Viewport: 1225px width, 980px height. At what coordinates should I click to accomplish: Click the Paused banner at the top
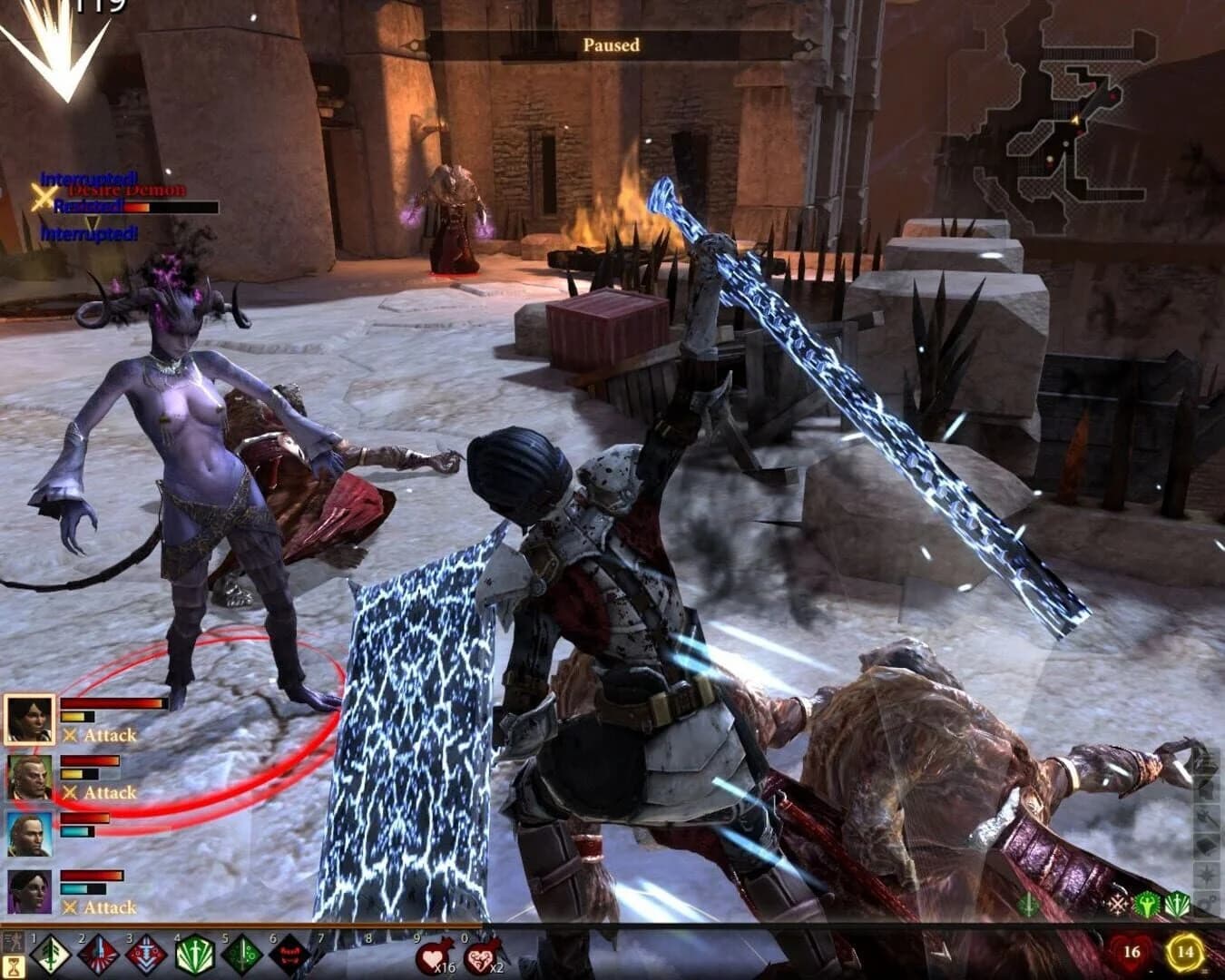pyautogui.click(x=612, y=45)
